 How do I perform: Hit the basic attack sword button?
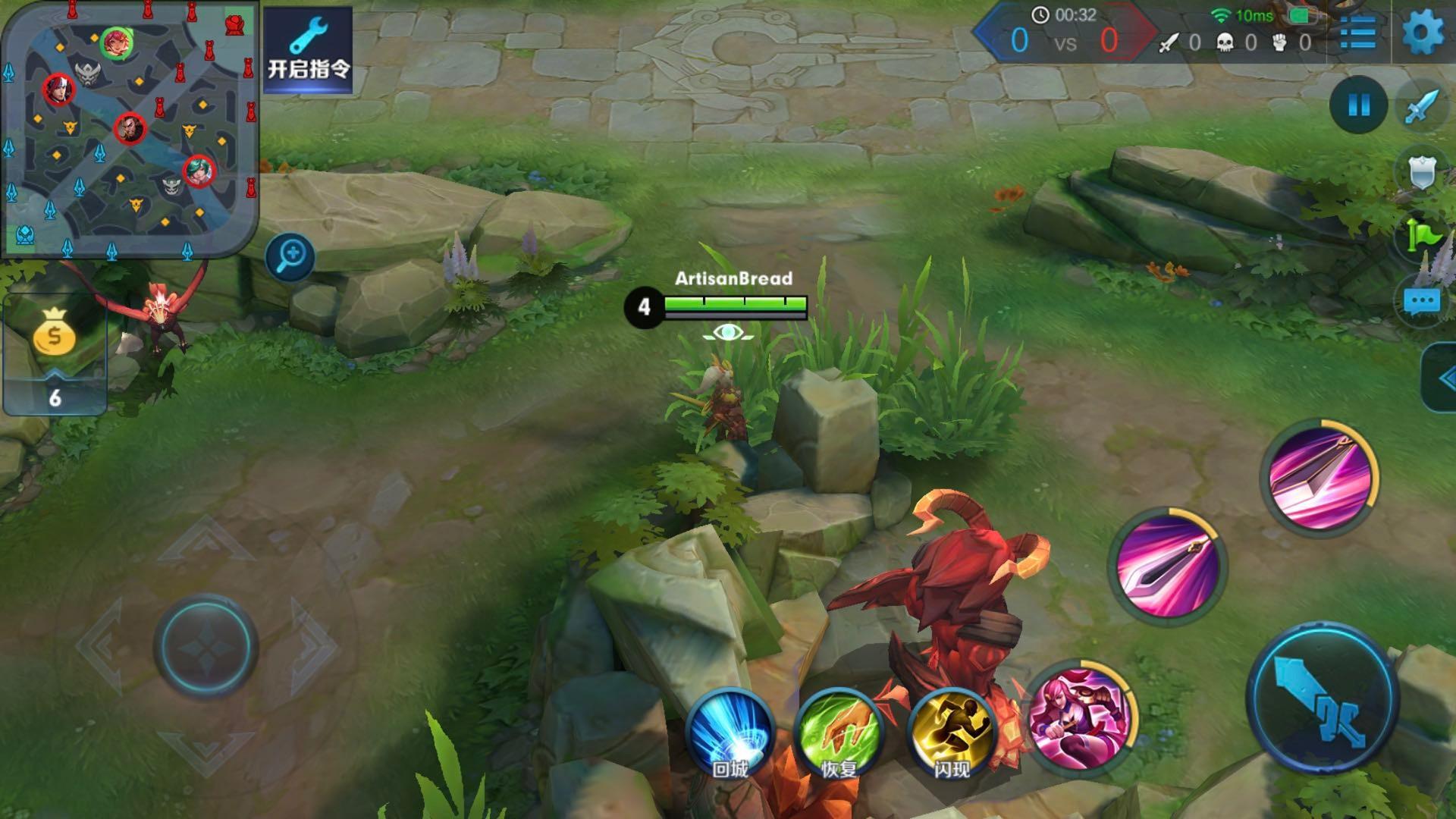point(1323,698)
